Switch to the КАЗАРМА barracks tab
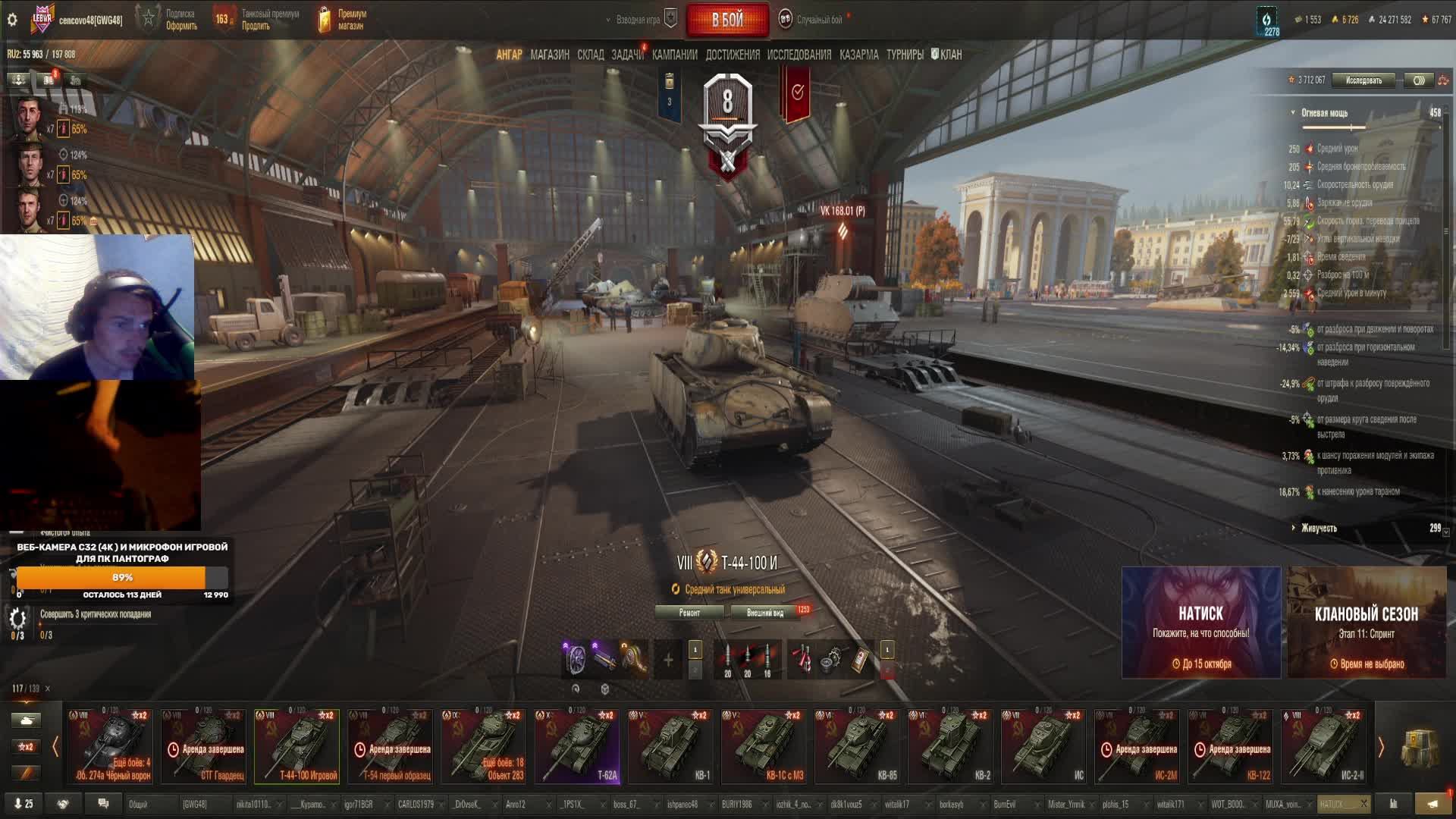This screenshot has width=1456, height=819. click(x=858, y=55)
